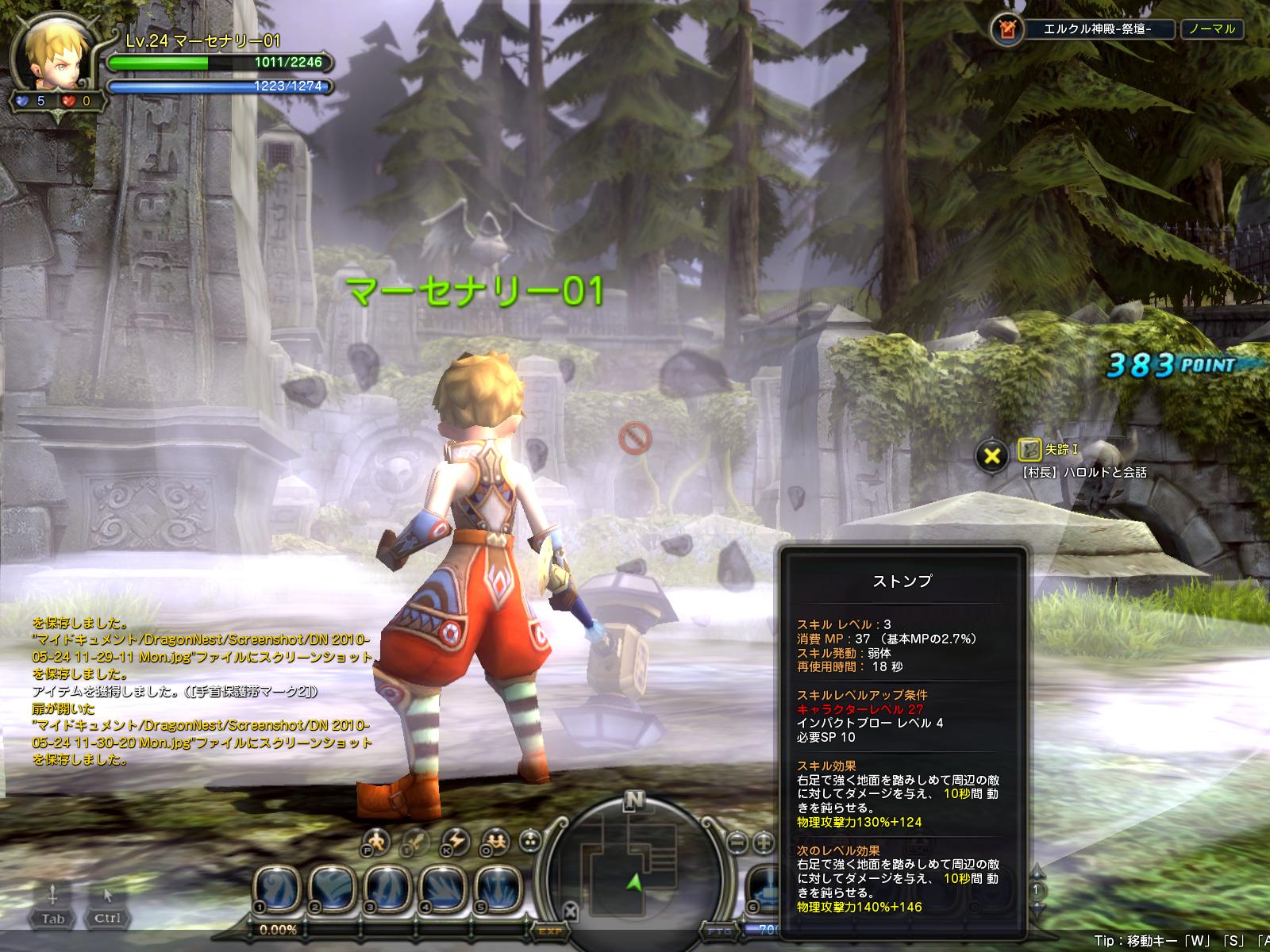Click the yellow X quest marker button
Screen dimensions: 1270x952
pos(992,456)
